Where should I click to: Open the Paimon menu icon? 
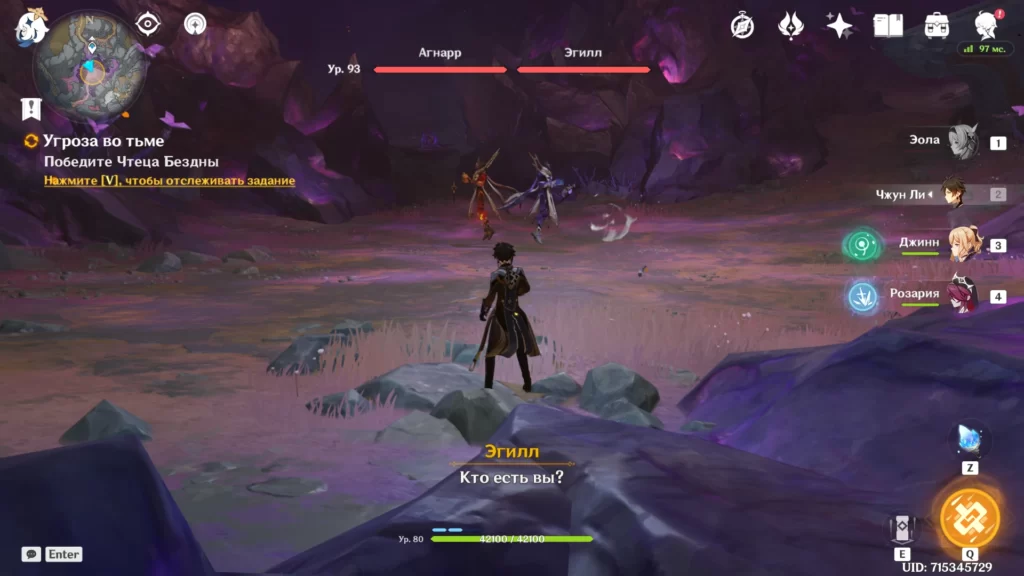[31, 27]
